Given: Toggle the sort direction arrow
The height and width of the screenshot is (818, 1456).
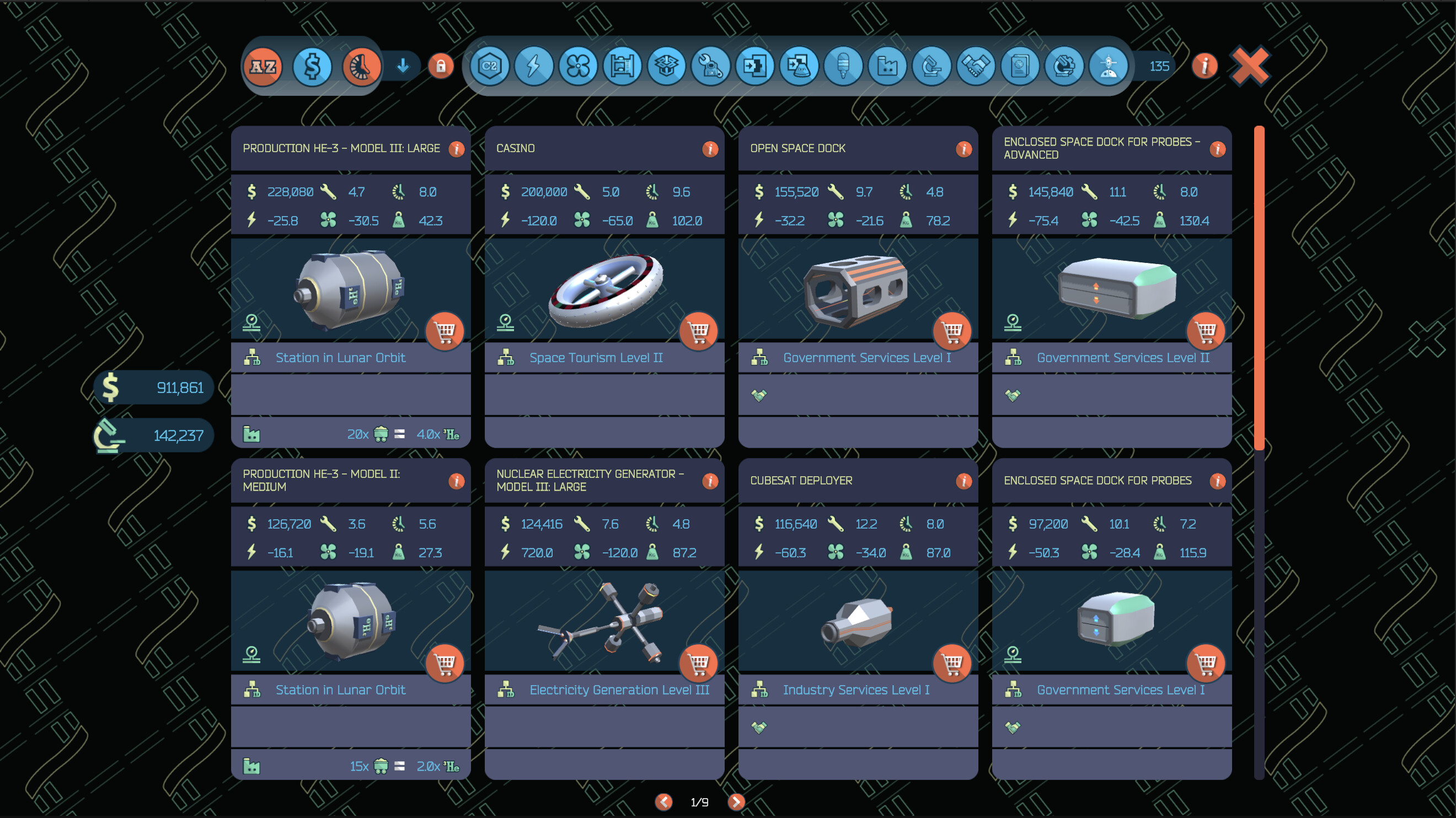Looking at the screenshot, I should 403,67.
